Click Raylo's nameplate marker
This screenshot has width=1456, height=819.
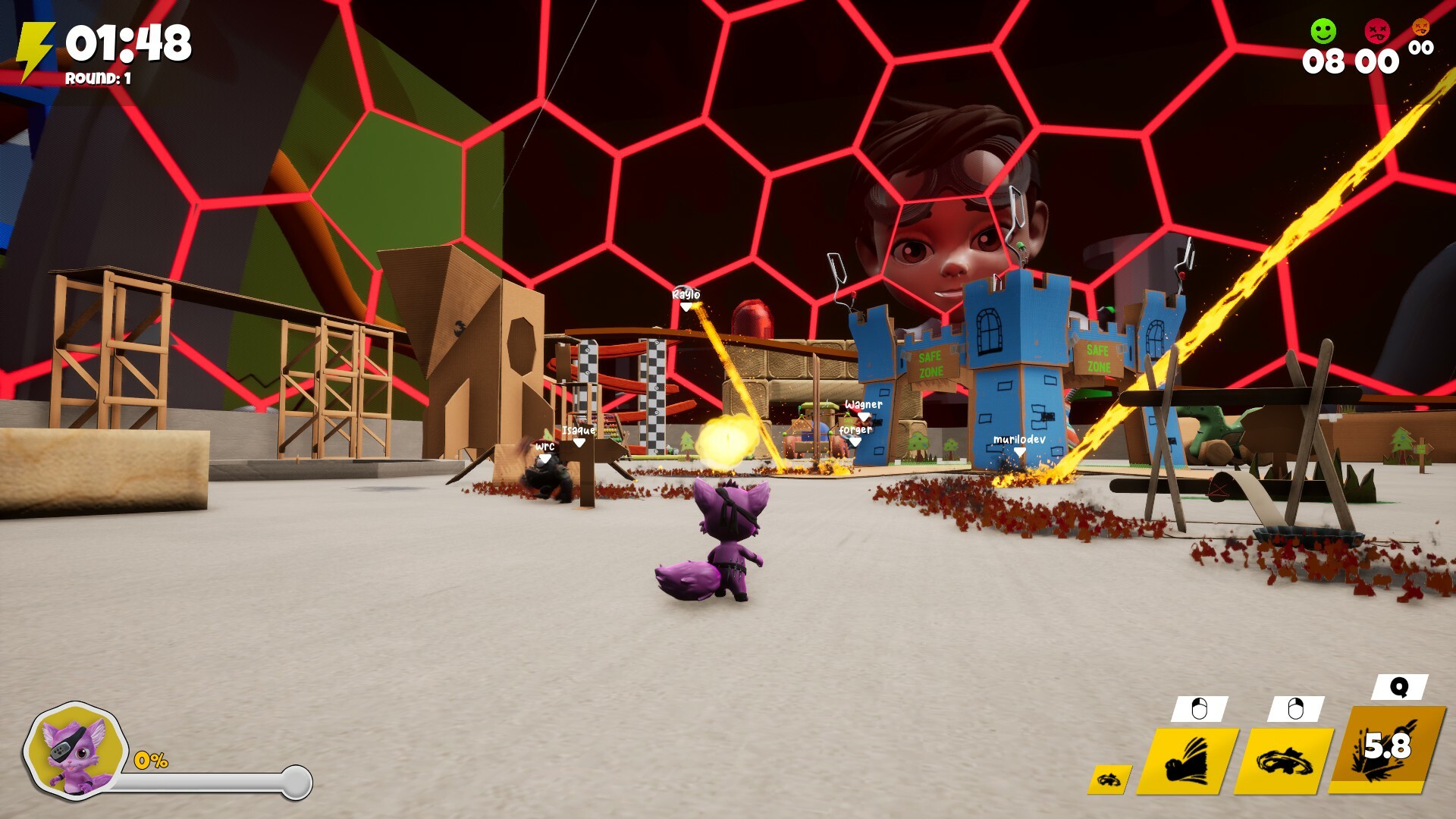[685, 298]
